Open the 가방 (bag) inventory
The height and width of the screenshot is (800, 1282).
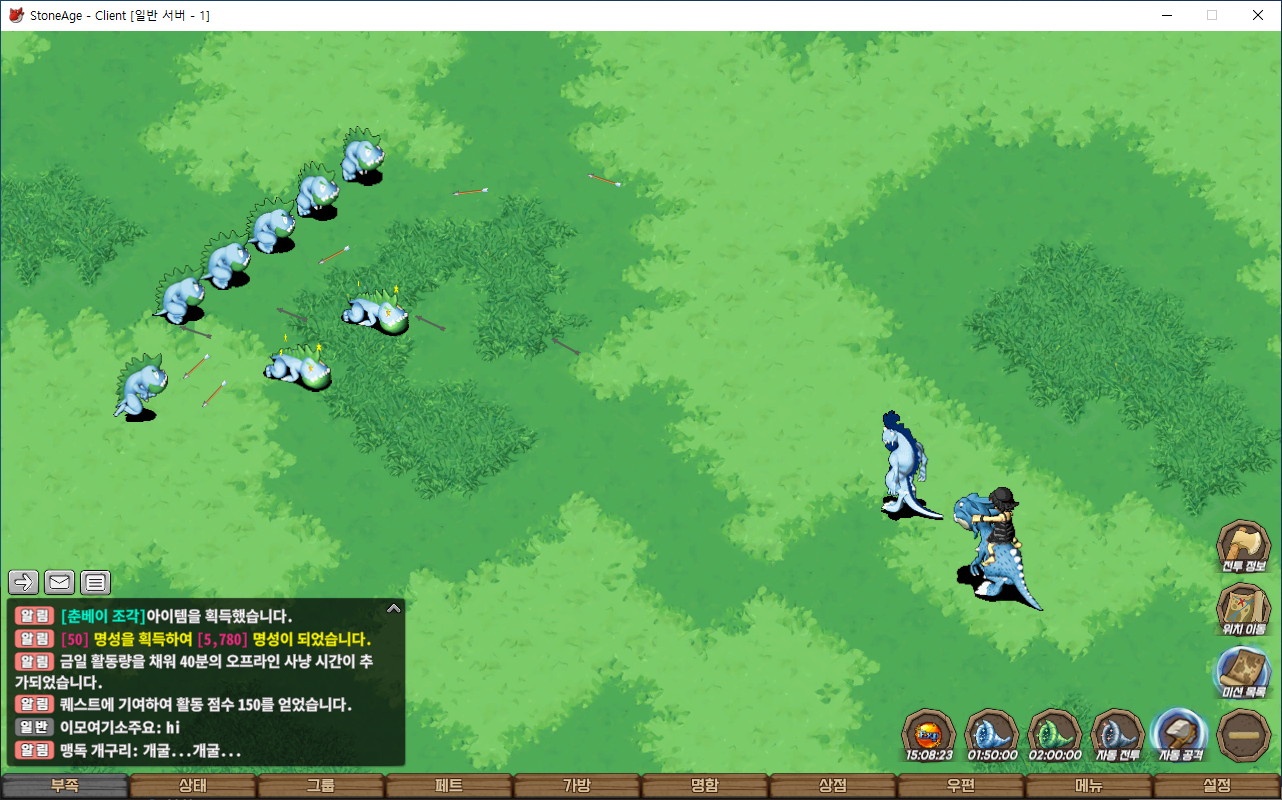[577, 786]
